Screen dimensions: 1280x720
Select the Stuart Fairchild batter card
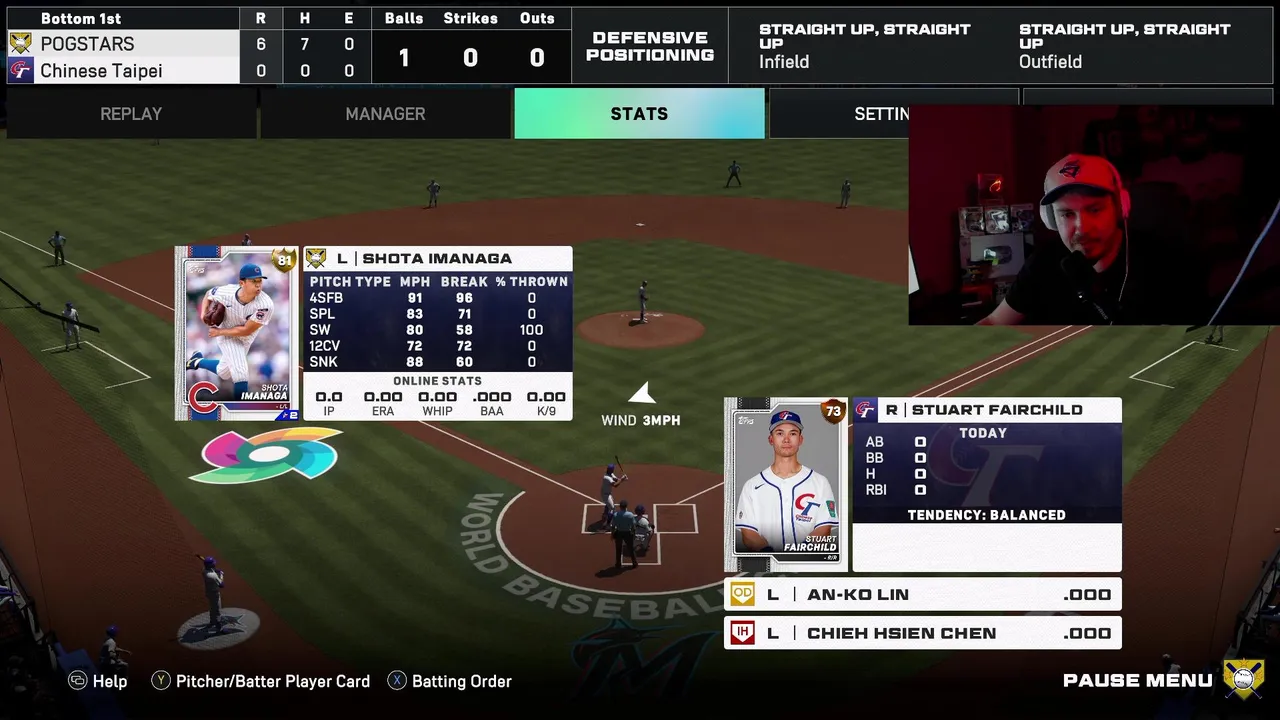point(785,485)
